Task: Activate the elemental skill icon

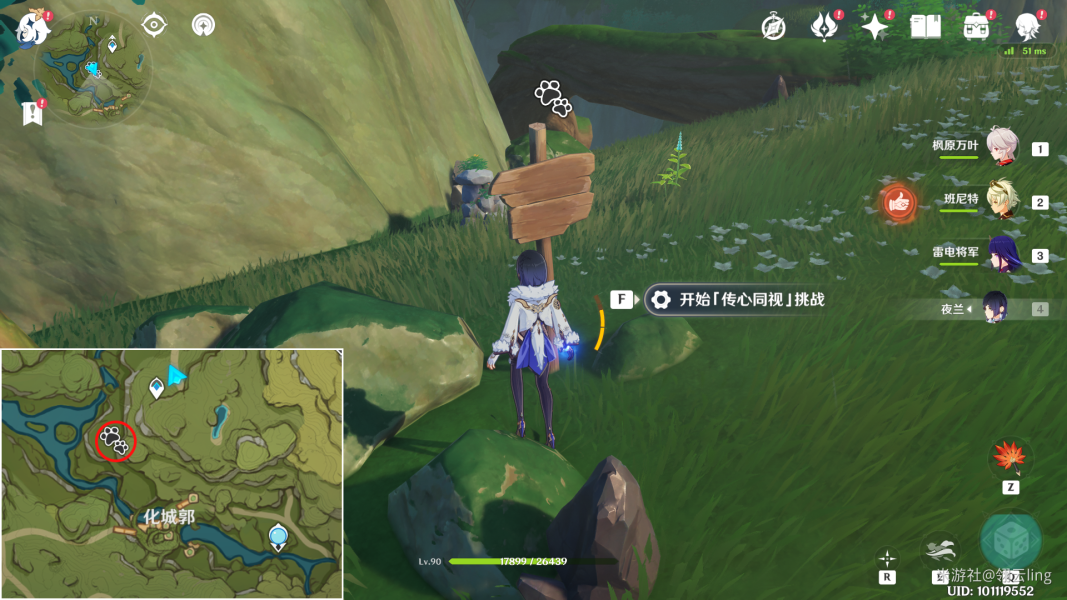Action: pos(940,550)
